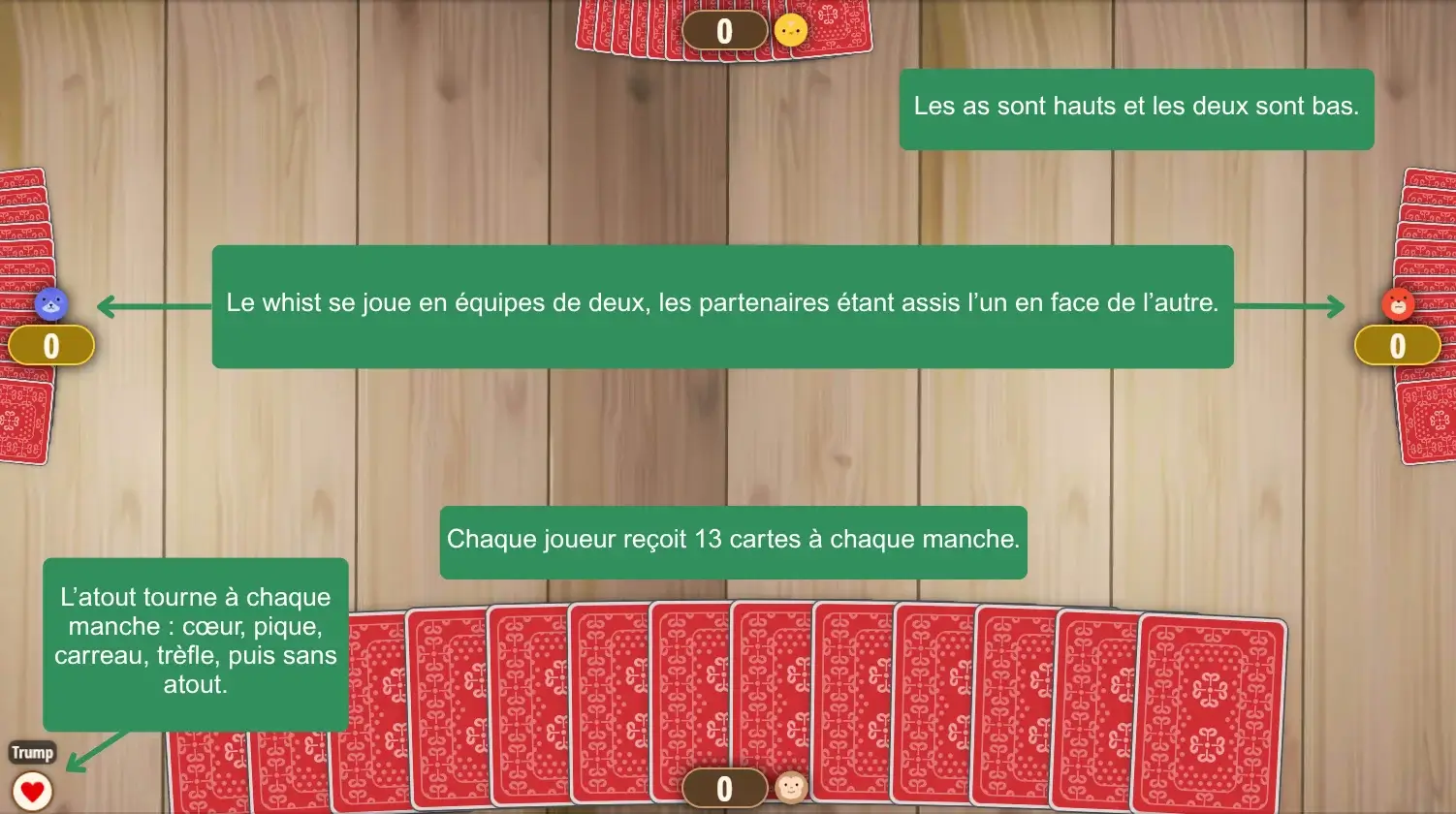
Task: Select the yellow chick player avatar
Action: (791, 30)
